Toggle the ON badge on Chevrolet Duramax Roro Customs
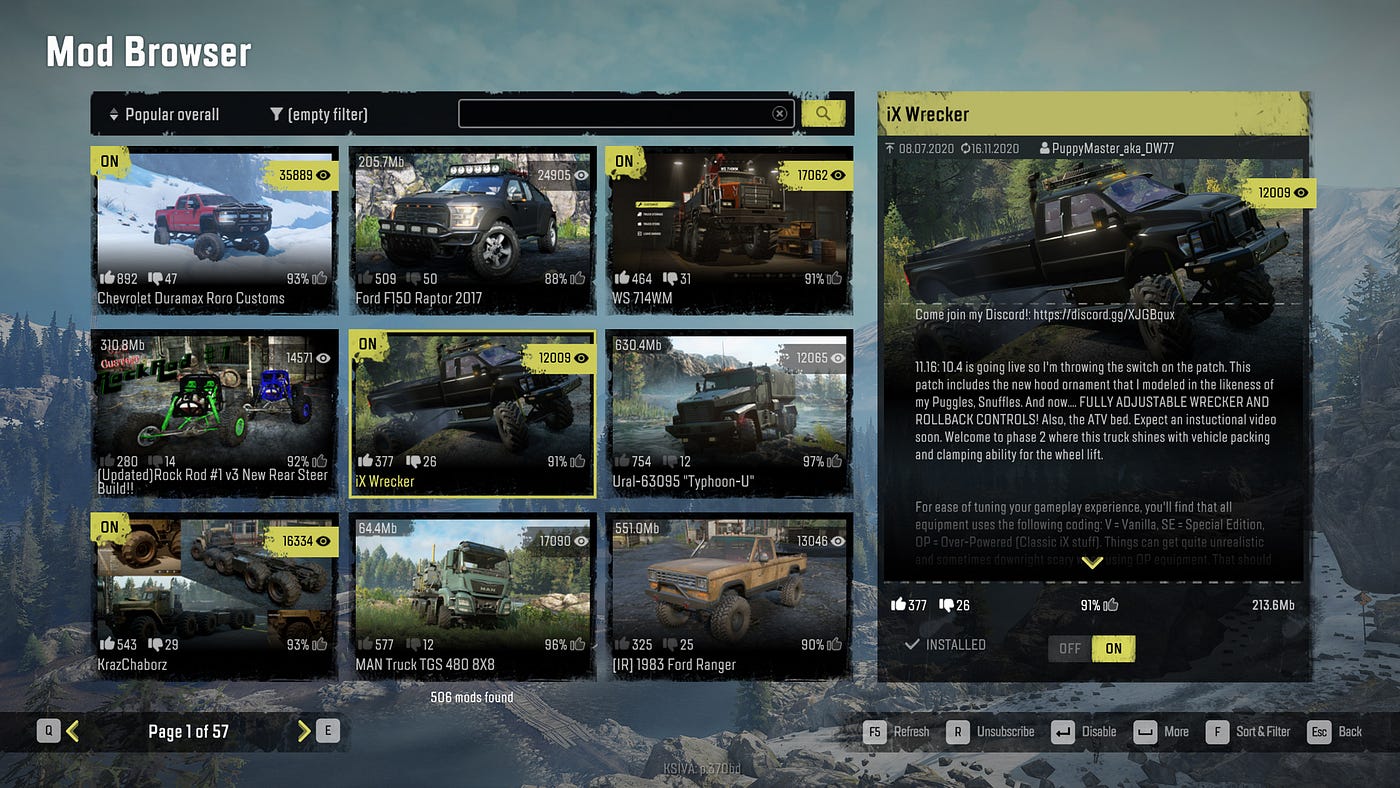The height and width of the screenshot is (788, 1400). [x=108, y=160]
